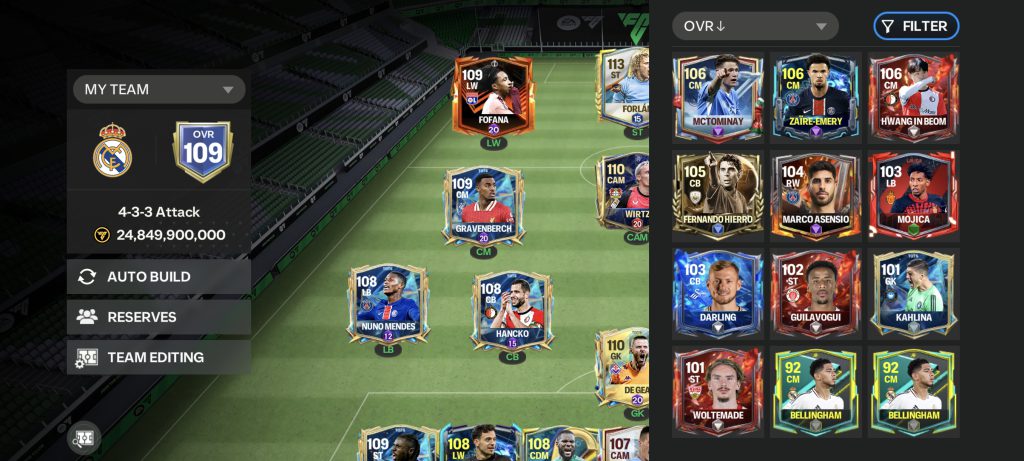Image resolution: width=1024 pixels, height=461 pixels.
Task: Choose the Kahlina goalkeeper card
Action: coord(914,294)
